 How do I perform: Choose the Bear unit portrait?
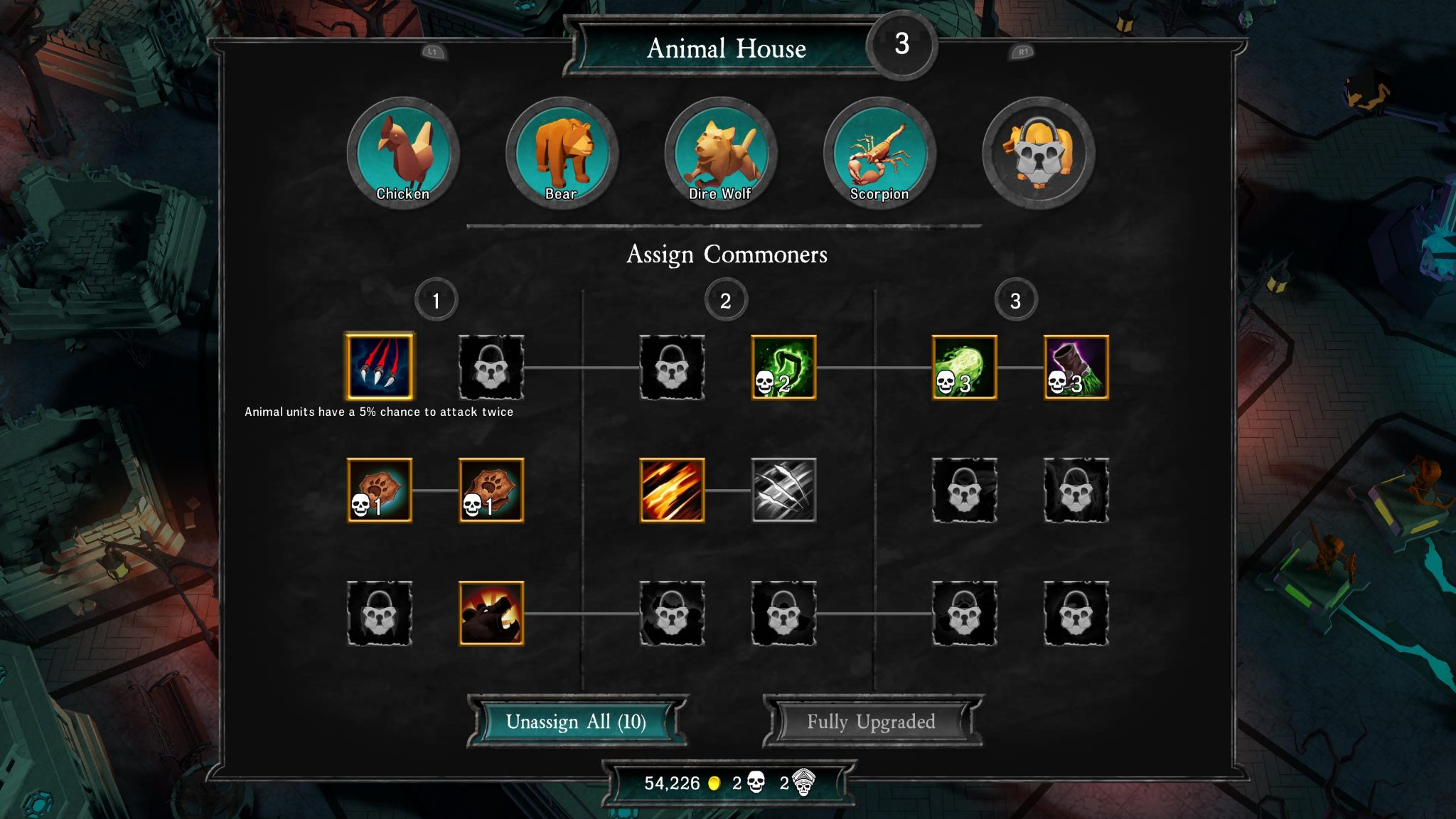pos(562,154)
